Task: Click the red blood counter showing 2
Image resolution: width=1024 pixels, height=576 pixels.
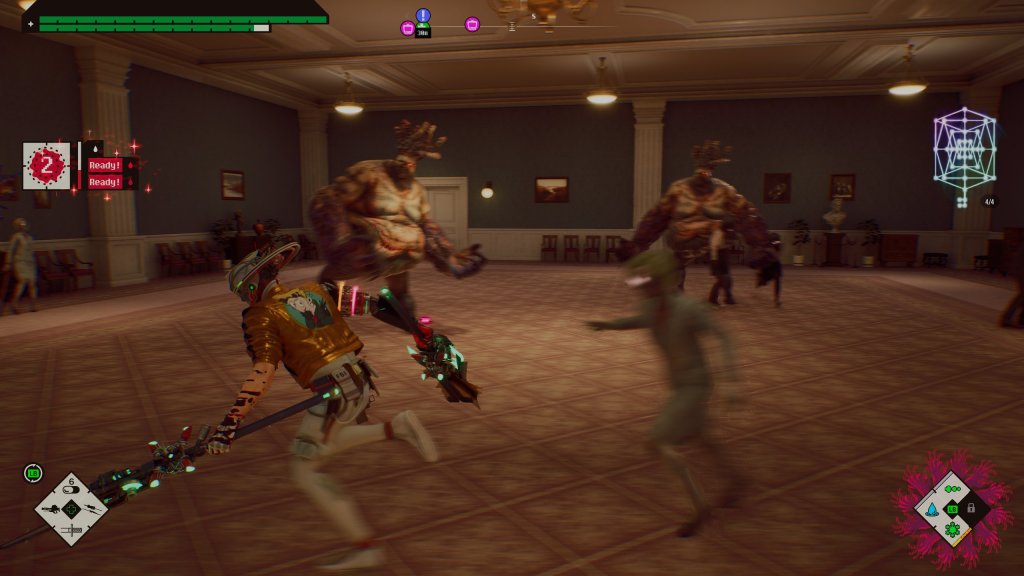Action: tap(46, 166)
